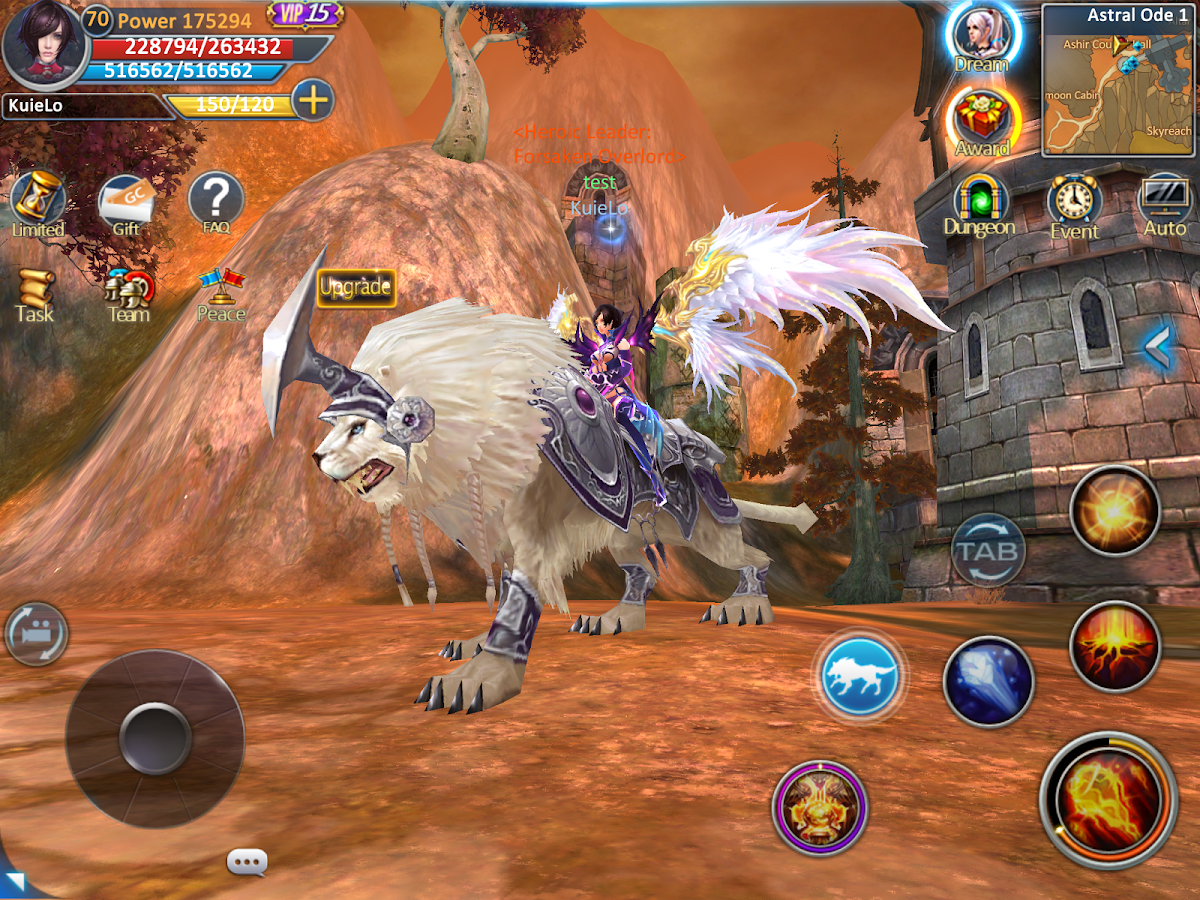
Task: Open the FAQ help icon
Action: click(216, 201)
